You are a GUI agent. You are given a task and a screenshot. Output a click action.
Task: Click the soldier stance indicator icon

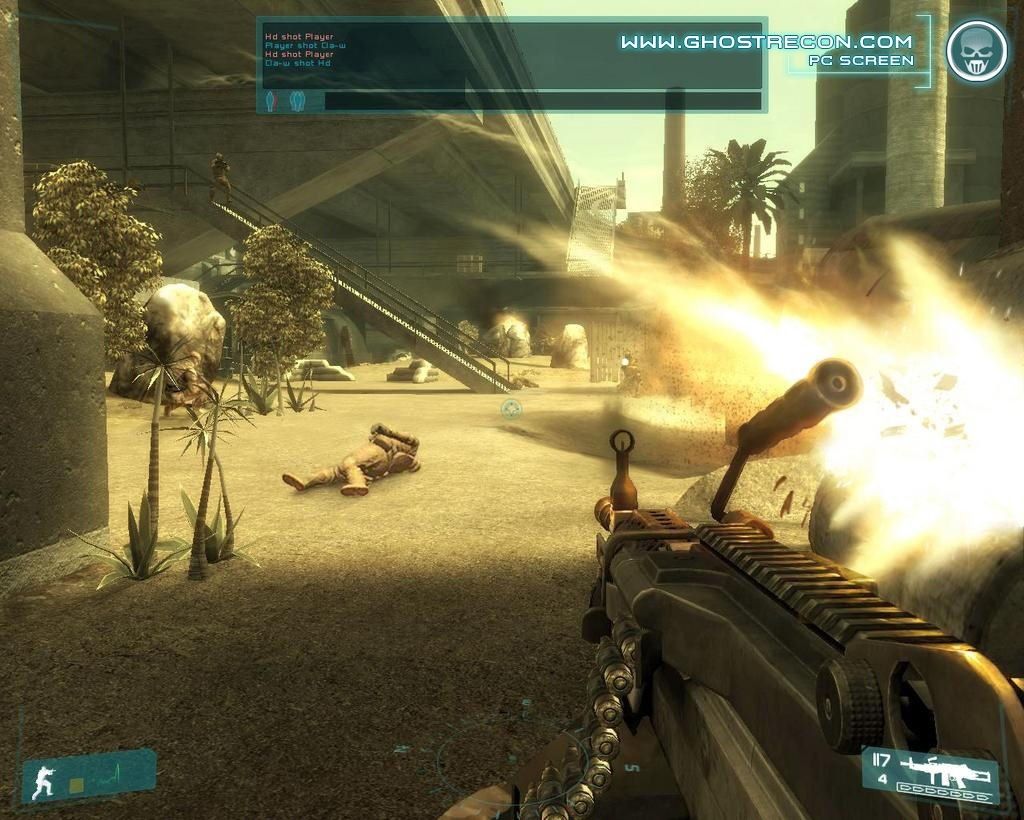tap(43, 782)
